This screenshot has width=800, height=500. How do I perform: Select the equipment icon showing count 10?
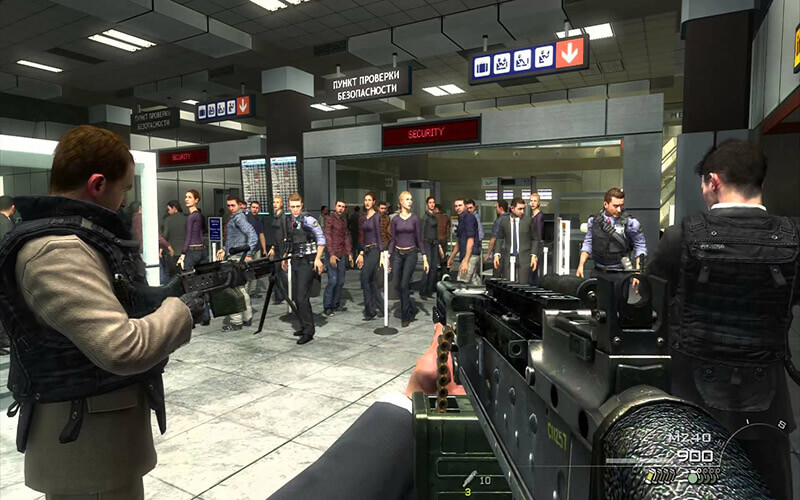click(x=470, y=479)
